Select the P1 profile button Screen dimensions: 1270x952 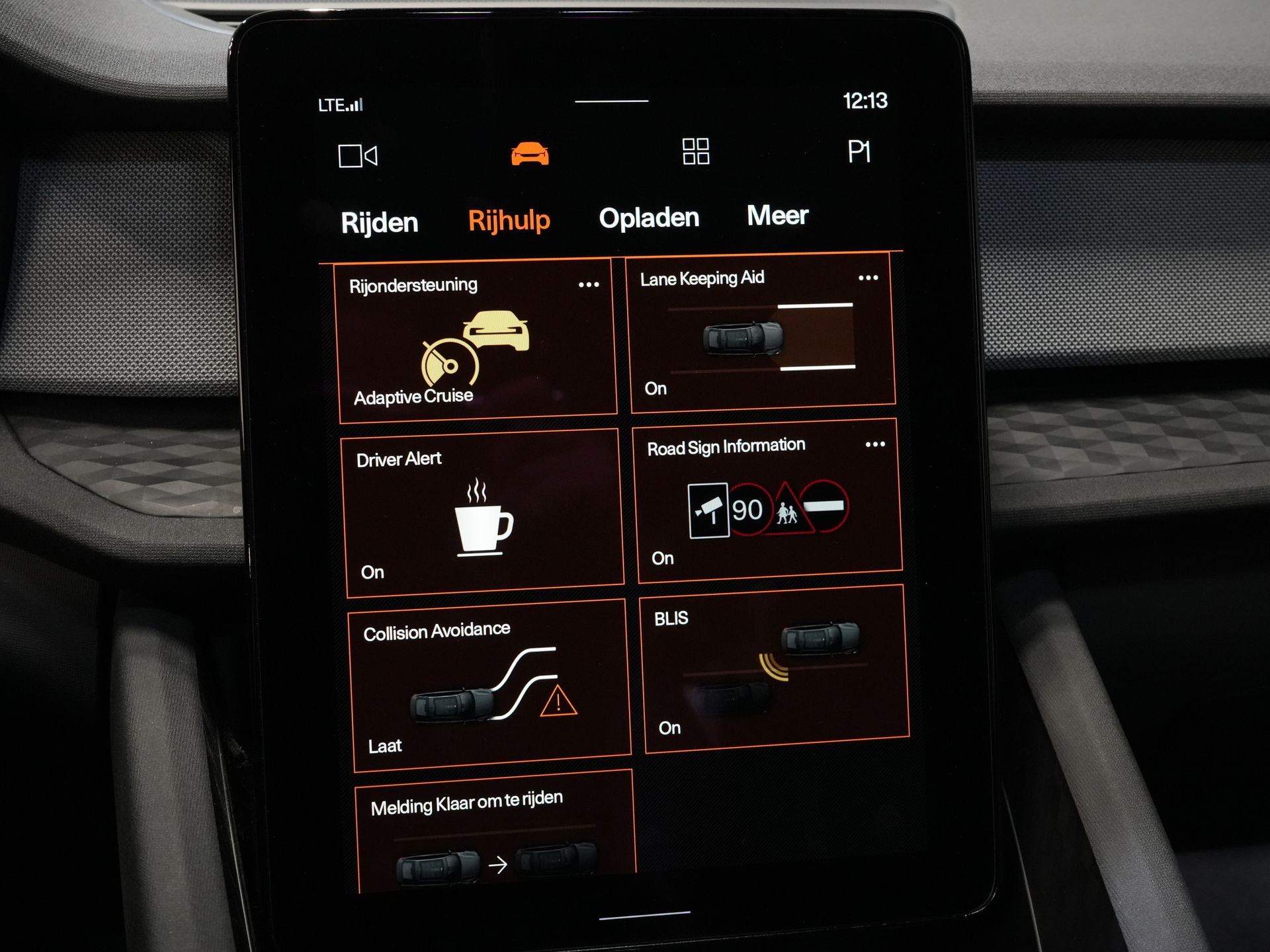(859, 152)
